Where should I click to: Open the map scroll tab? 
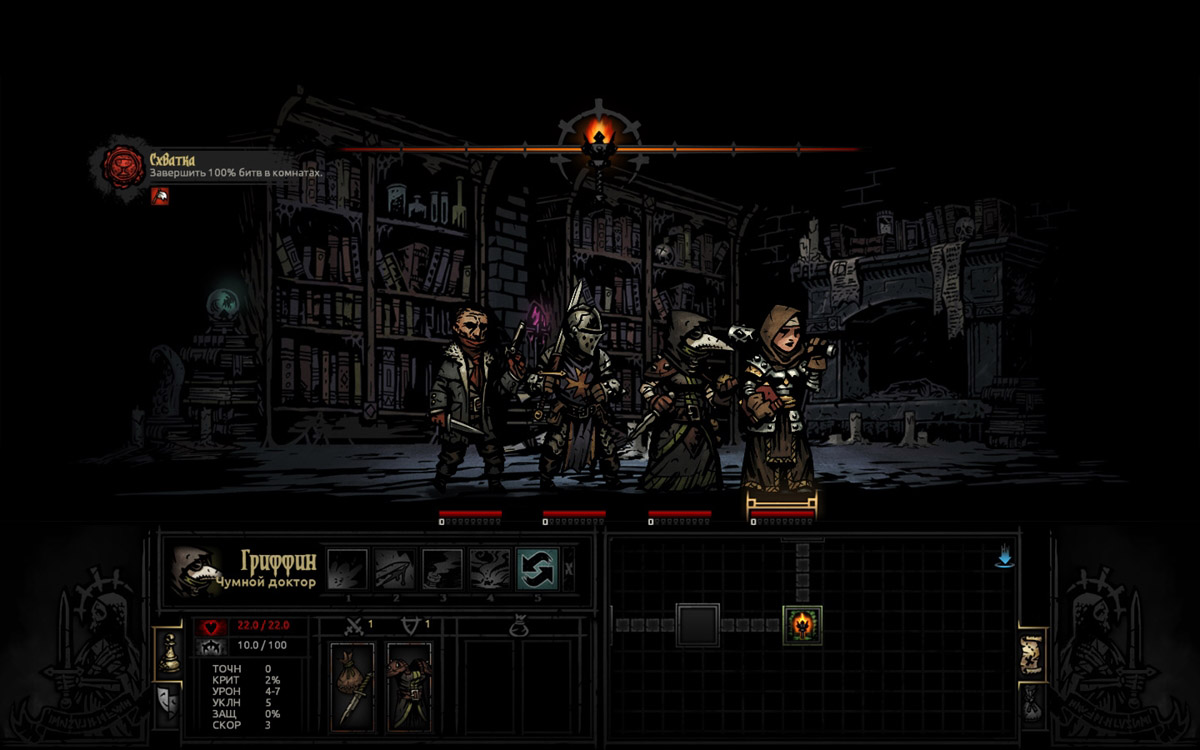(x=1032, y=655)
